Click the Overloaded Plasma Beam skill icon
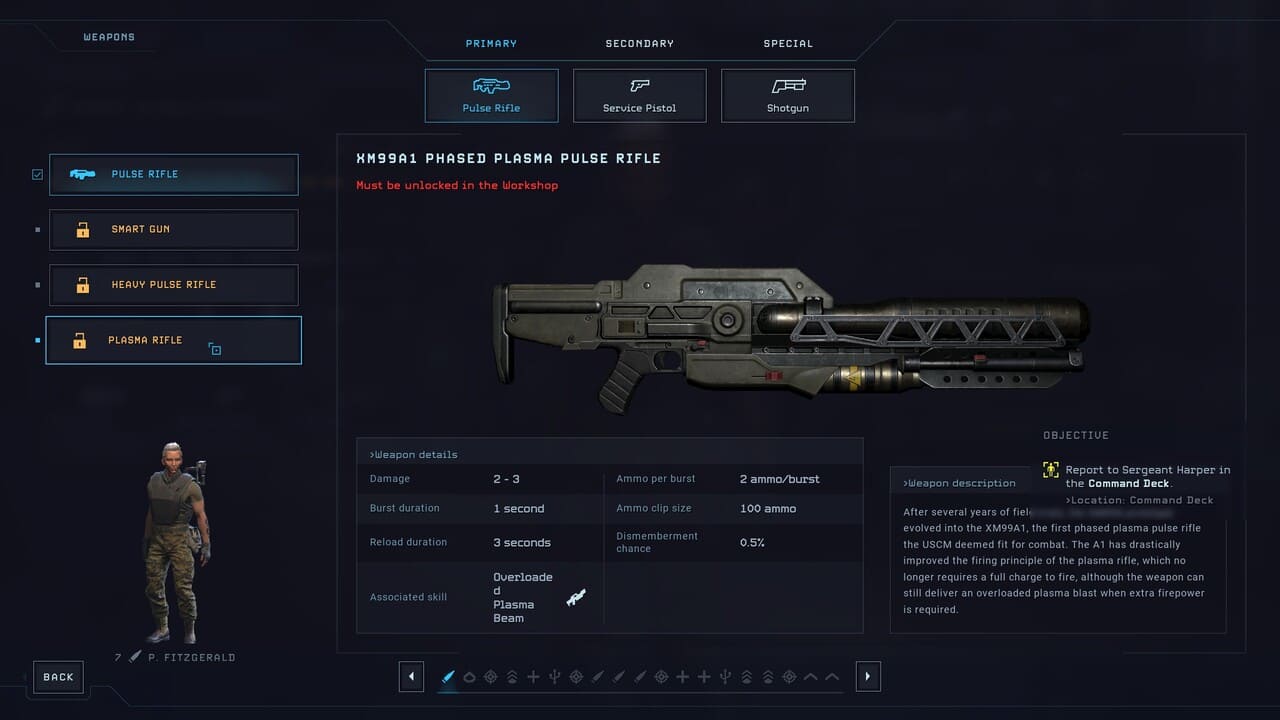The image size is (1280, 720). (576, 598)
